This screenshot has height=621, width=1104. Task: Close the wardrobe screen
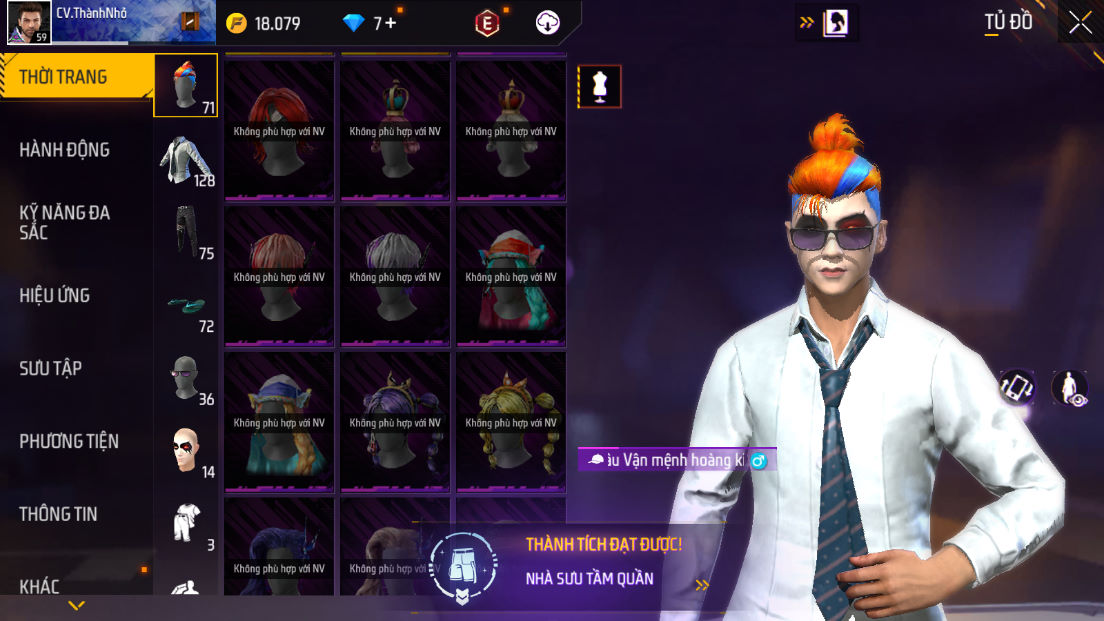[1080, 22]
